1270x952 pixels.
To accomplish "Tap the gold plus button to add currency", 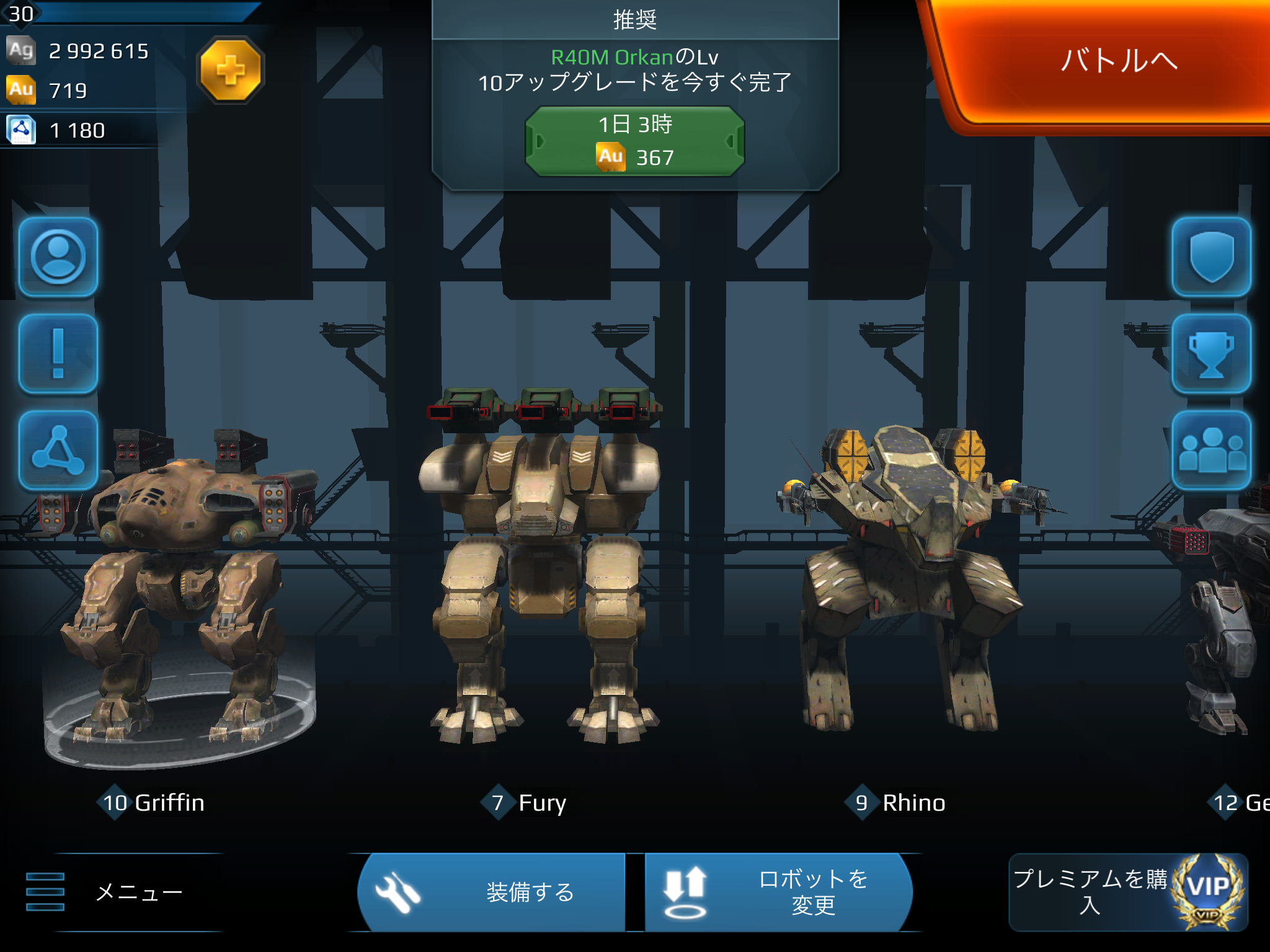I will coord(231,69).
